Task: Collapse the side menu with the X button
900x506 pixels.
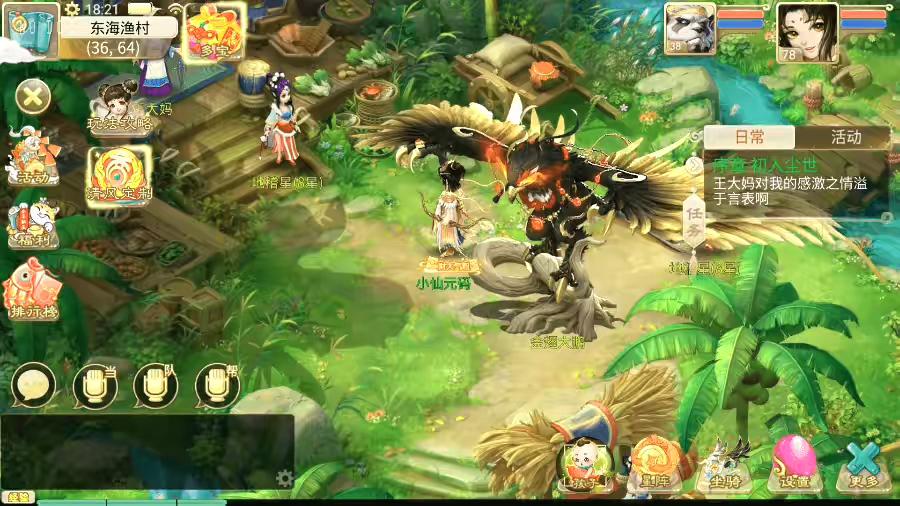Action: [x=33, y=97]
